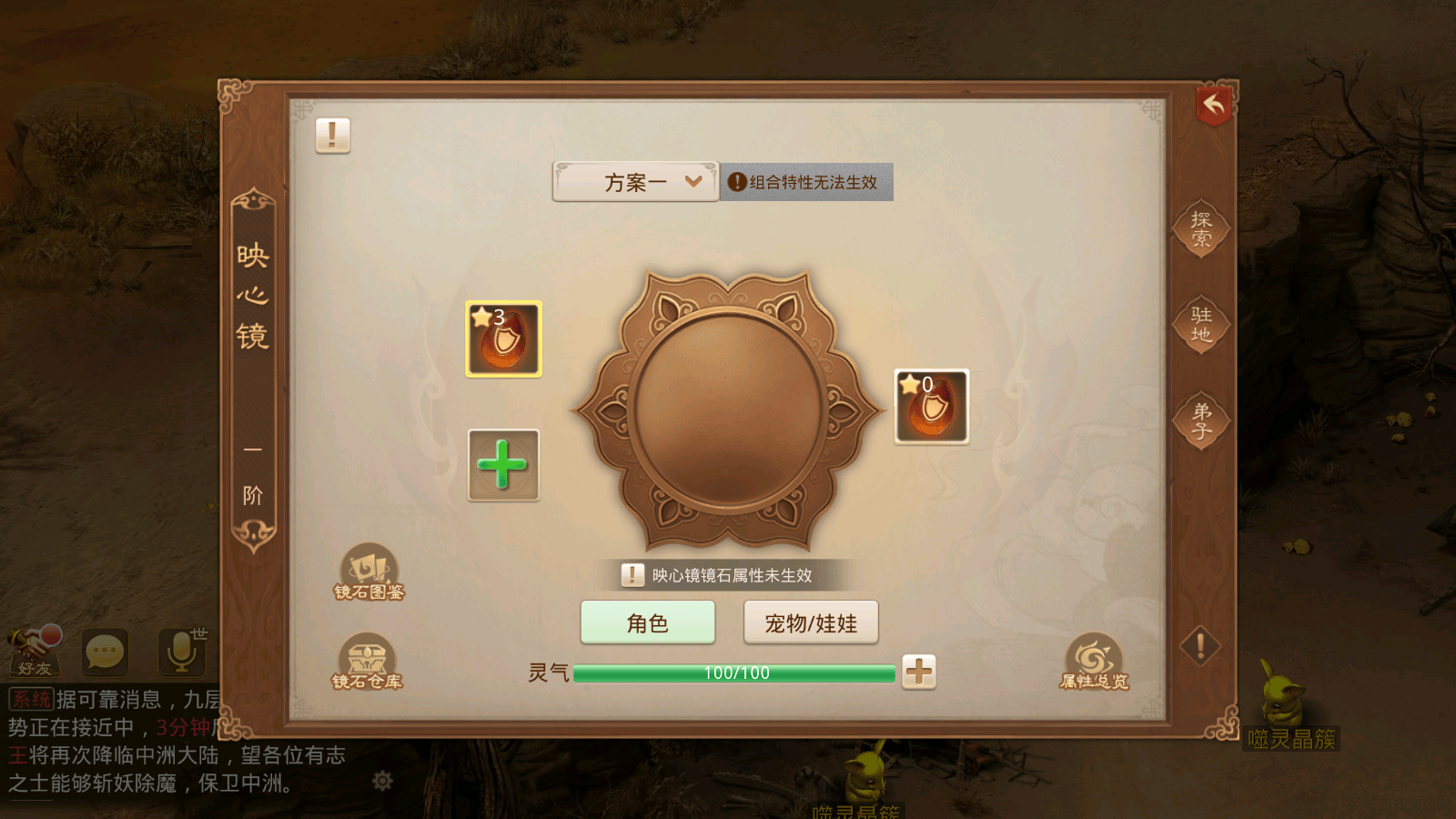This screenshot has width=1456, height=819.
Task: Expand the 方案一 plan selector dropdown
Action: (634, 182)
